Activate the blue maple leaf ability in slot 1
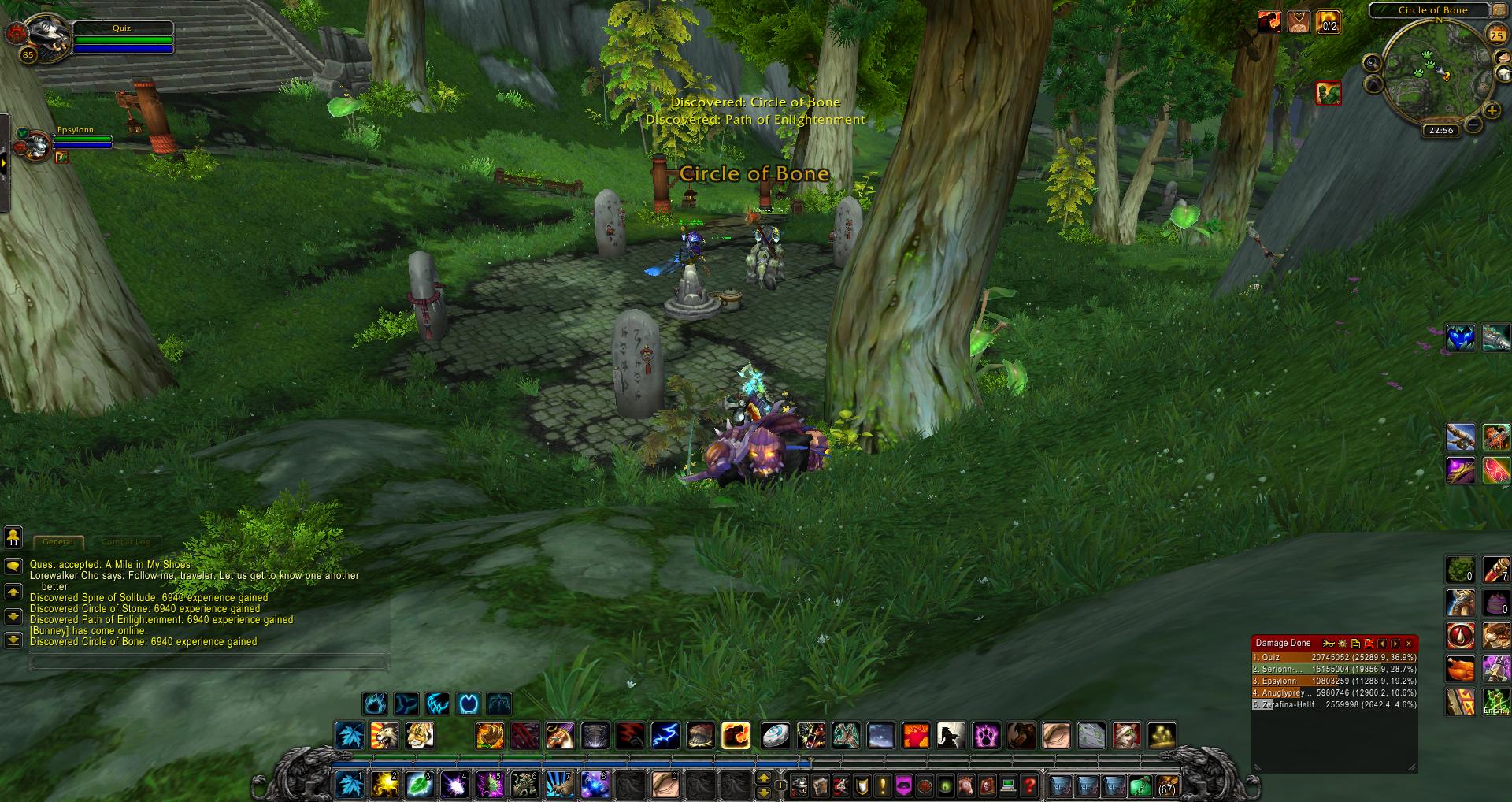Screen dimensions: 1512x802 pyautogui.click(x=350, y=785)
